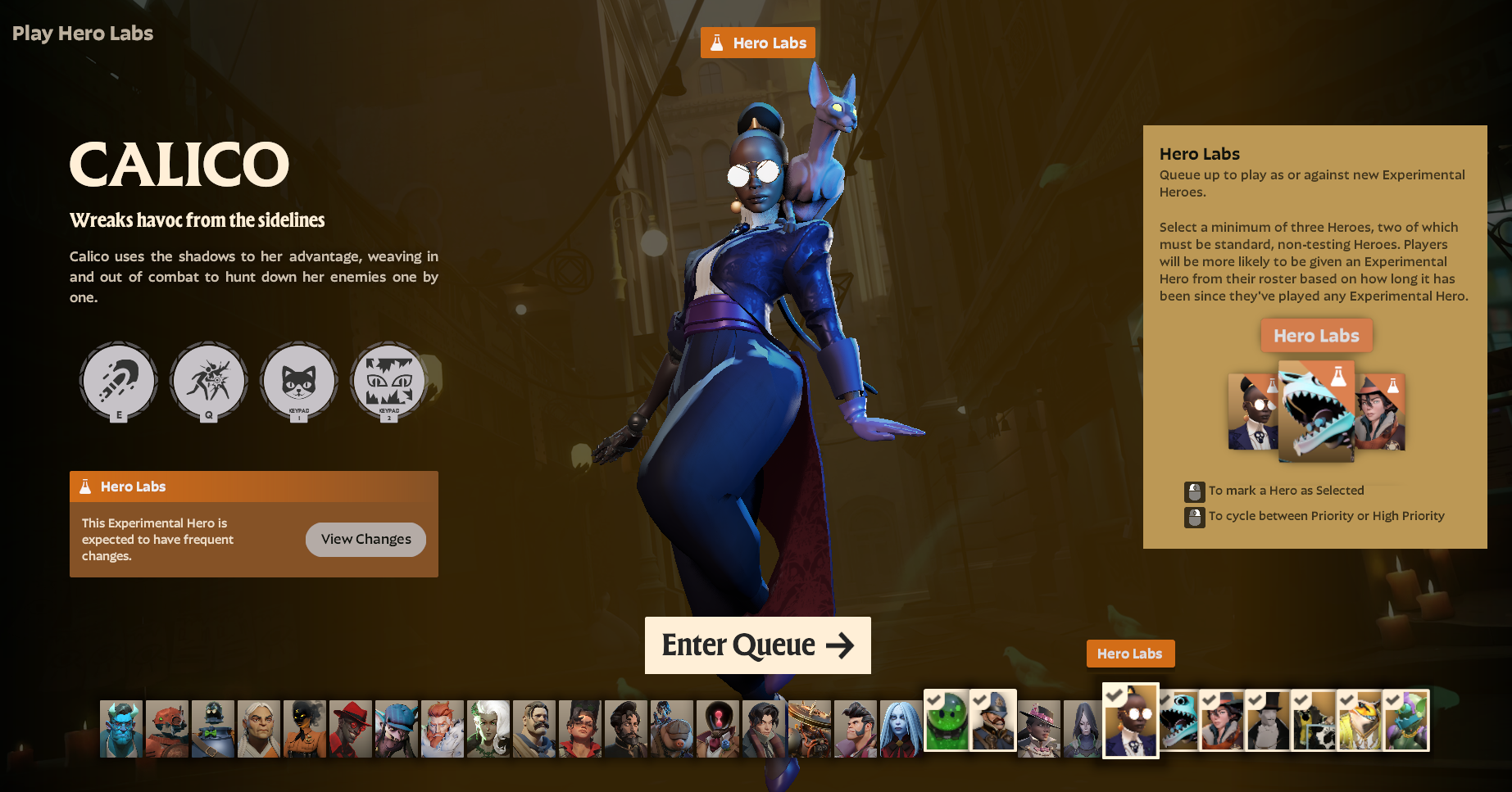Click the mouse icon beside 'cycle between Priority'
This screenshot has width=1512, height=792.
coord(1193,517)
